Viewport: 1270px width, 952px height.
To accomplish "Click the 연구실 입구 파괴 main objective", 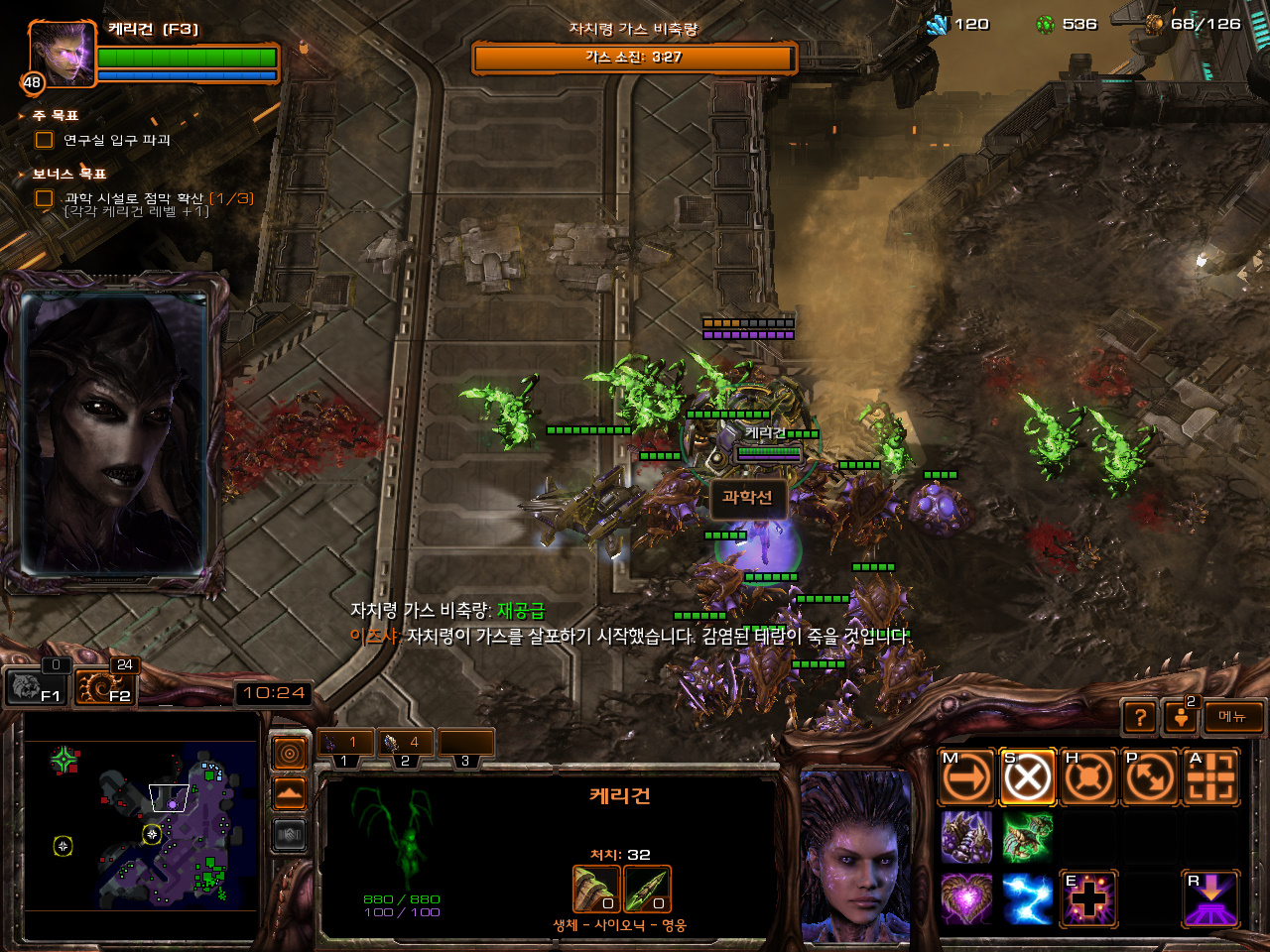I will [116, 141].
